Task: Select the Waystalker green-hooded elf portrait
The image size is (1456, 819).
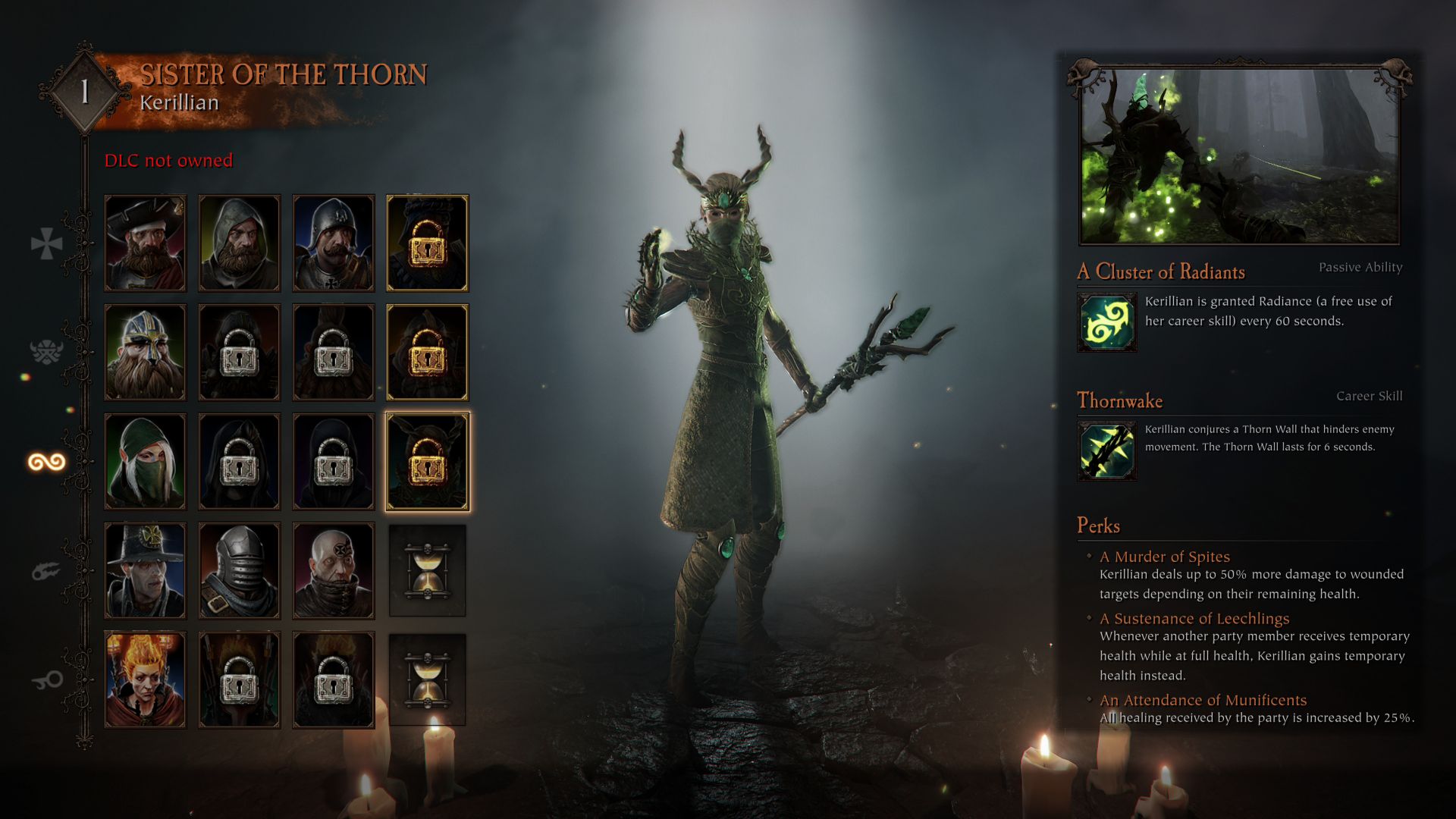Action: point(145,462)
